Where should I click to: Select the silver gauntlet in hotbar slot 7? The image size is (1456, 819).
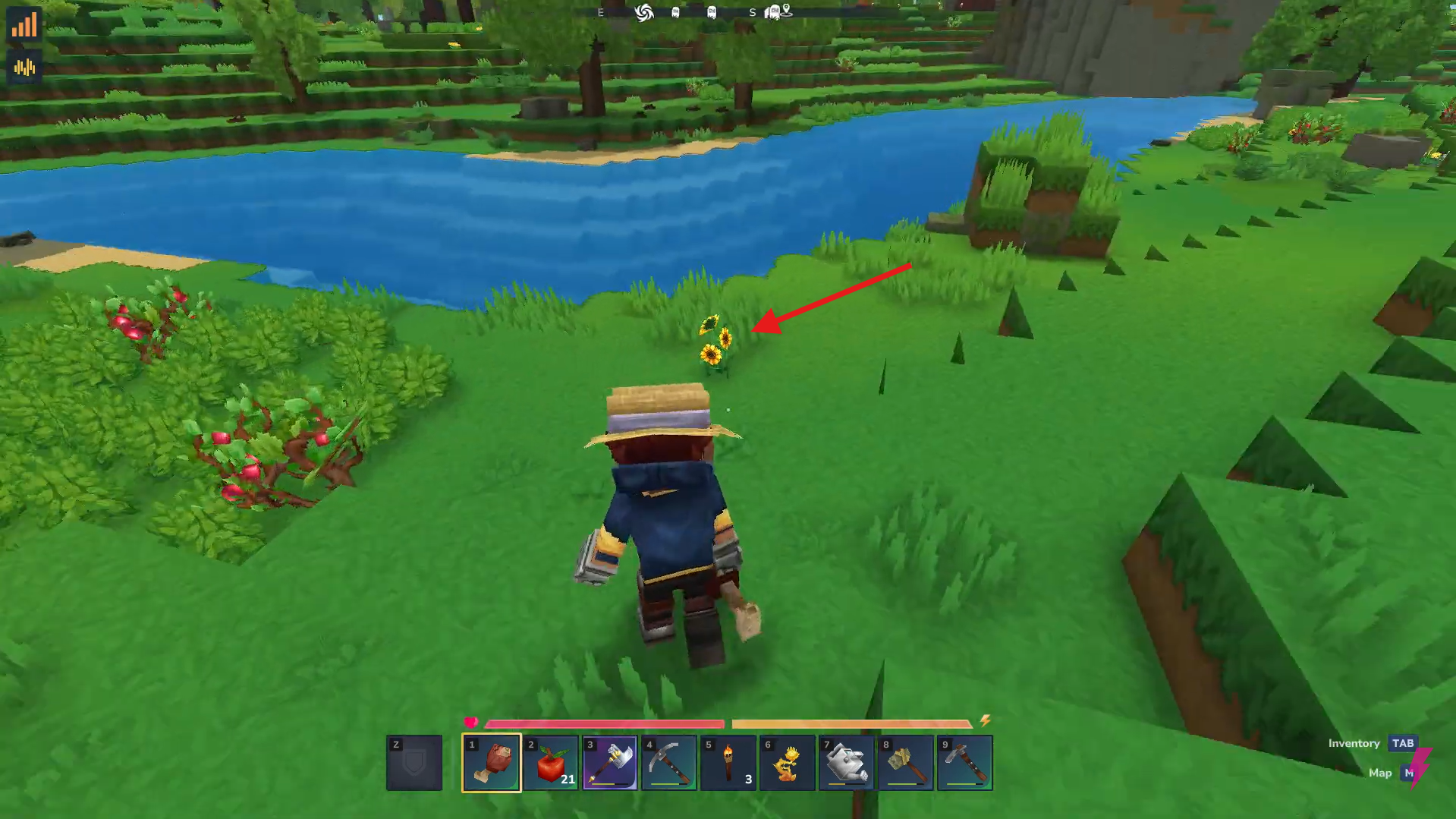coord(846,763)
